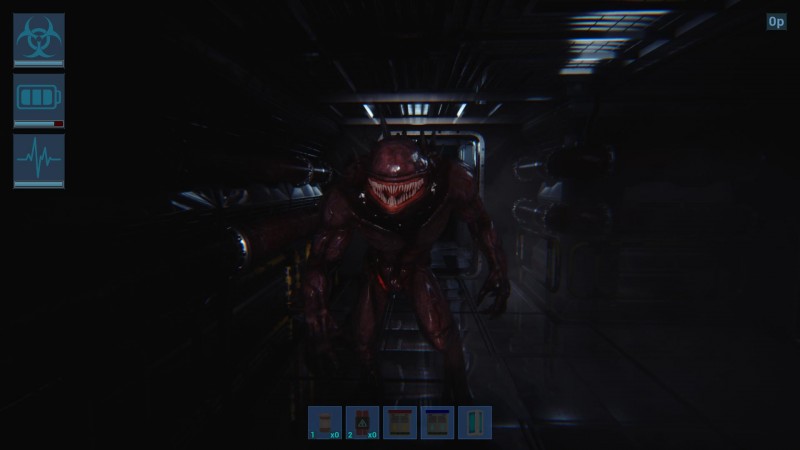Image resolution: width=800 pixels, height=450 pixels.
Task: Click the biohazard status icon
Action: tap(39, 37)
